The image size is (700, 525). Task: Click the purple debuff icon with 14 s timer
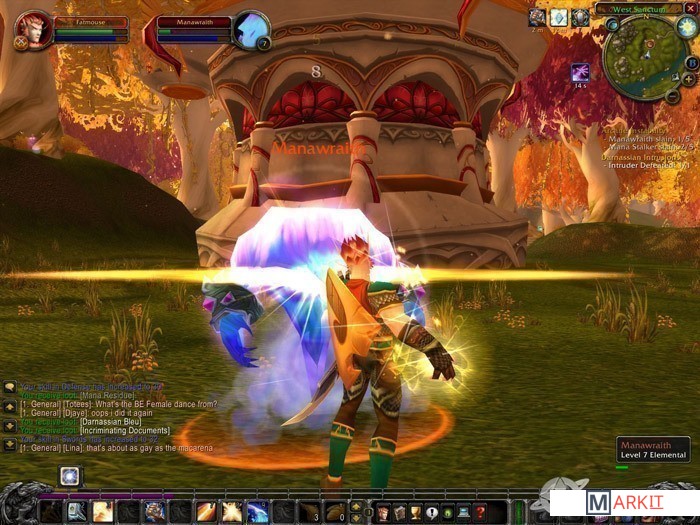(x=580, y=72)
